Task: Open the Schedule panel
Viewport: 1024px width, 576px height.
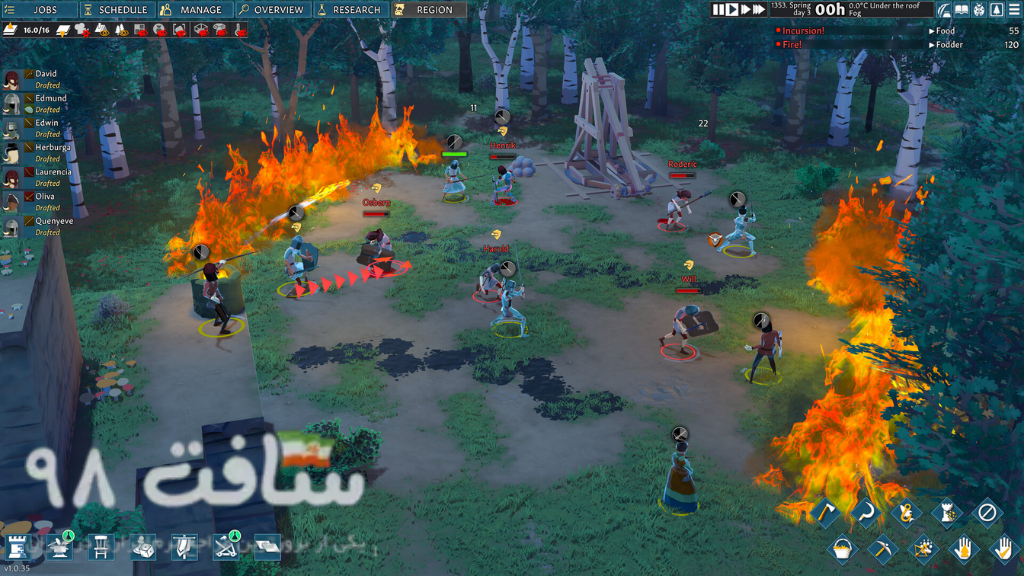Action: tap(116, 10)
